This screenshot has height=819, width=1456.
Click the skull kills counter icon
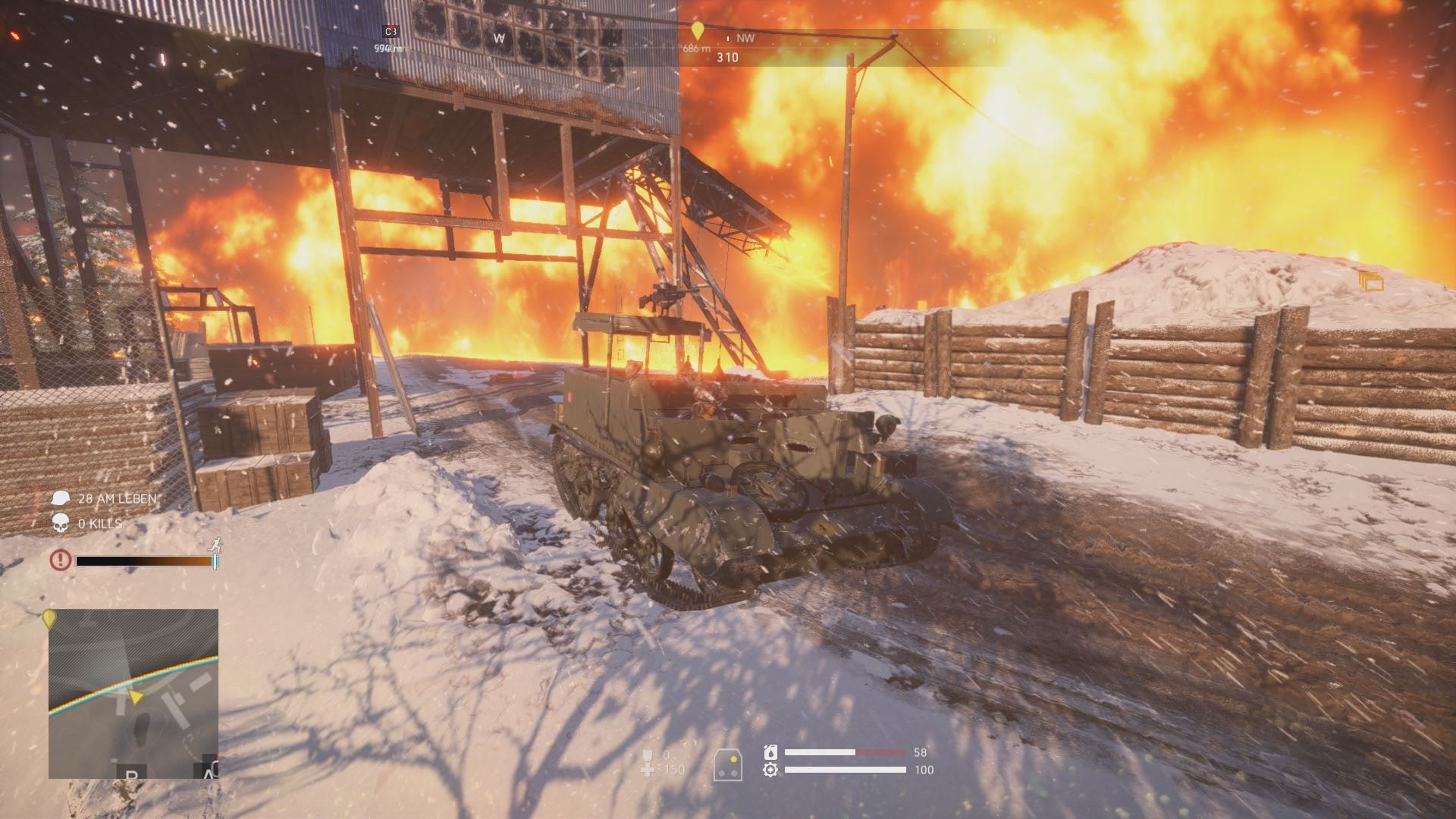pos(61,523)
